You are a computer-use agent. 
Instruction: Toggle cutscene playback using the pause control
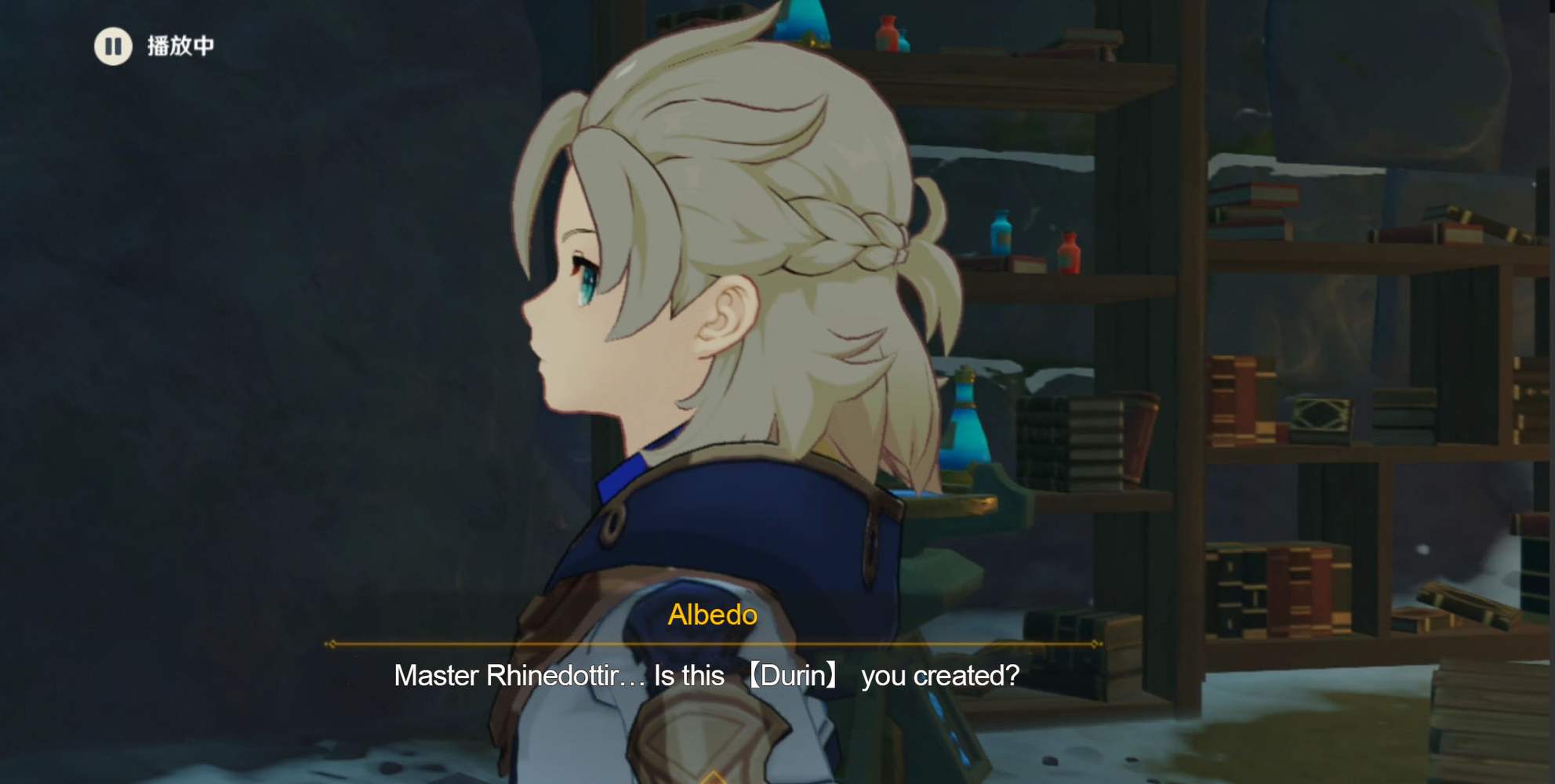pyautogui.click(x=114, y=45)
